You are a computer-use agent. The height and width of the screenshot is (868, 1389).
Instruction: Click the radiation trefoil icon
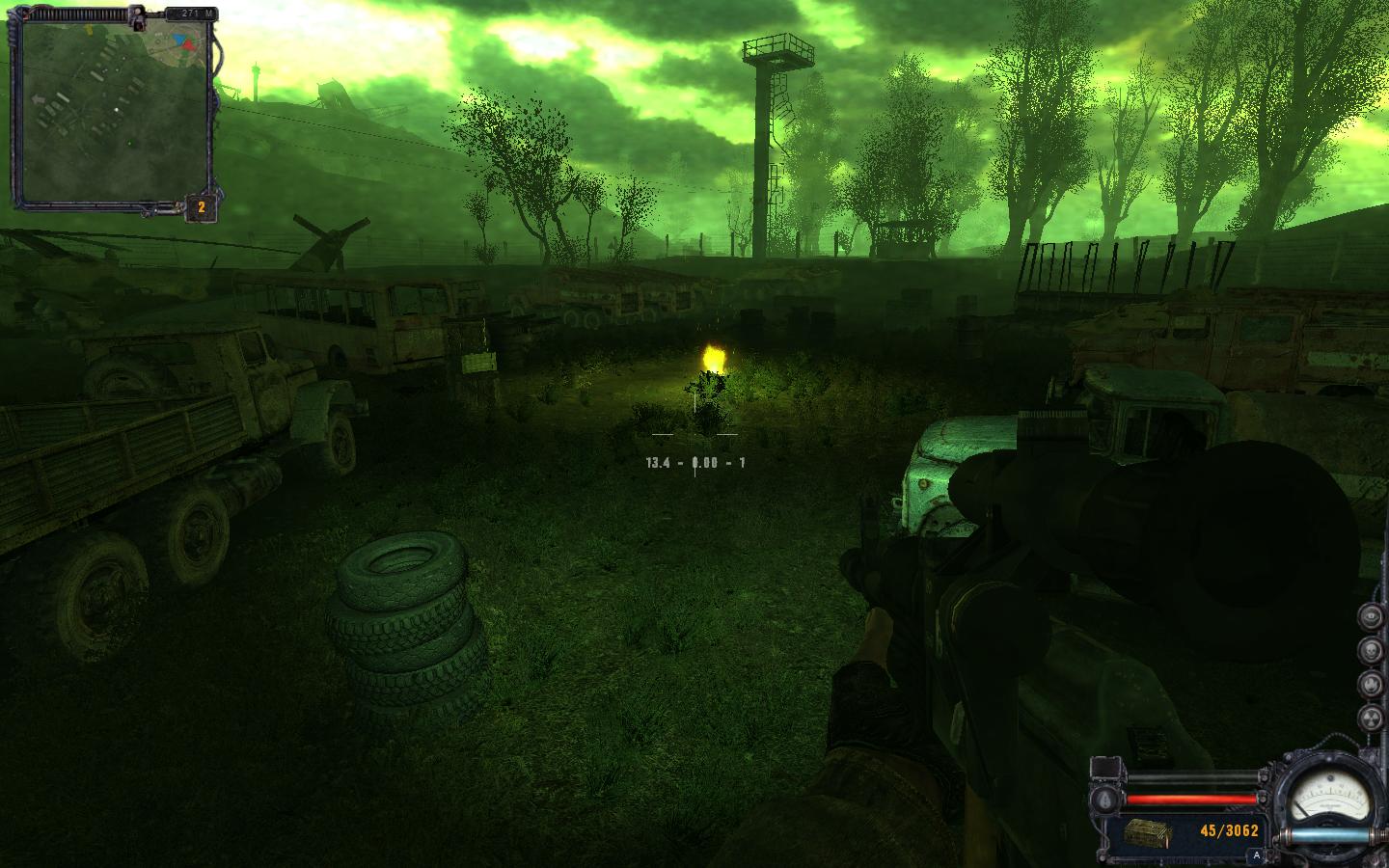1371,718
